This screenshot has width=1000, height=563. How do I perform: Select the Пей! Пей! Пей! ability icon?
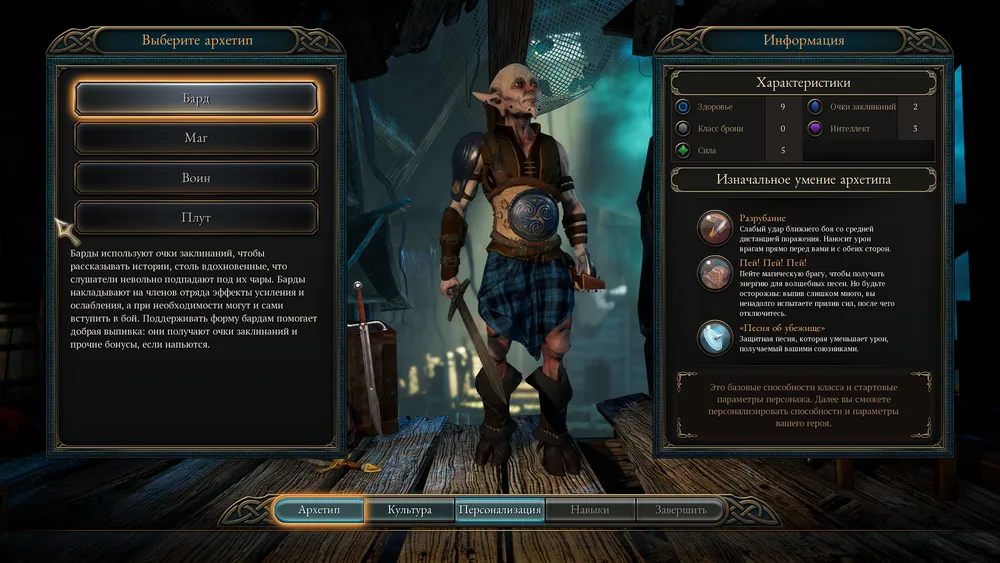pyautogui.click(x=715, y=273)
